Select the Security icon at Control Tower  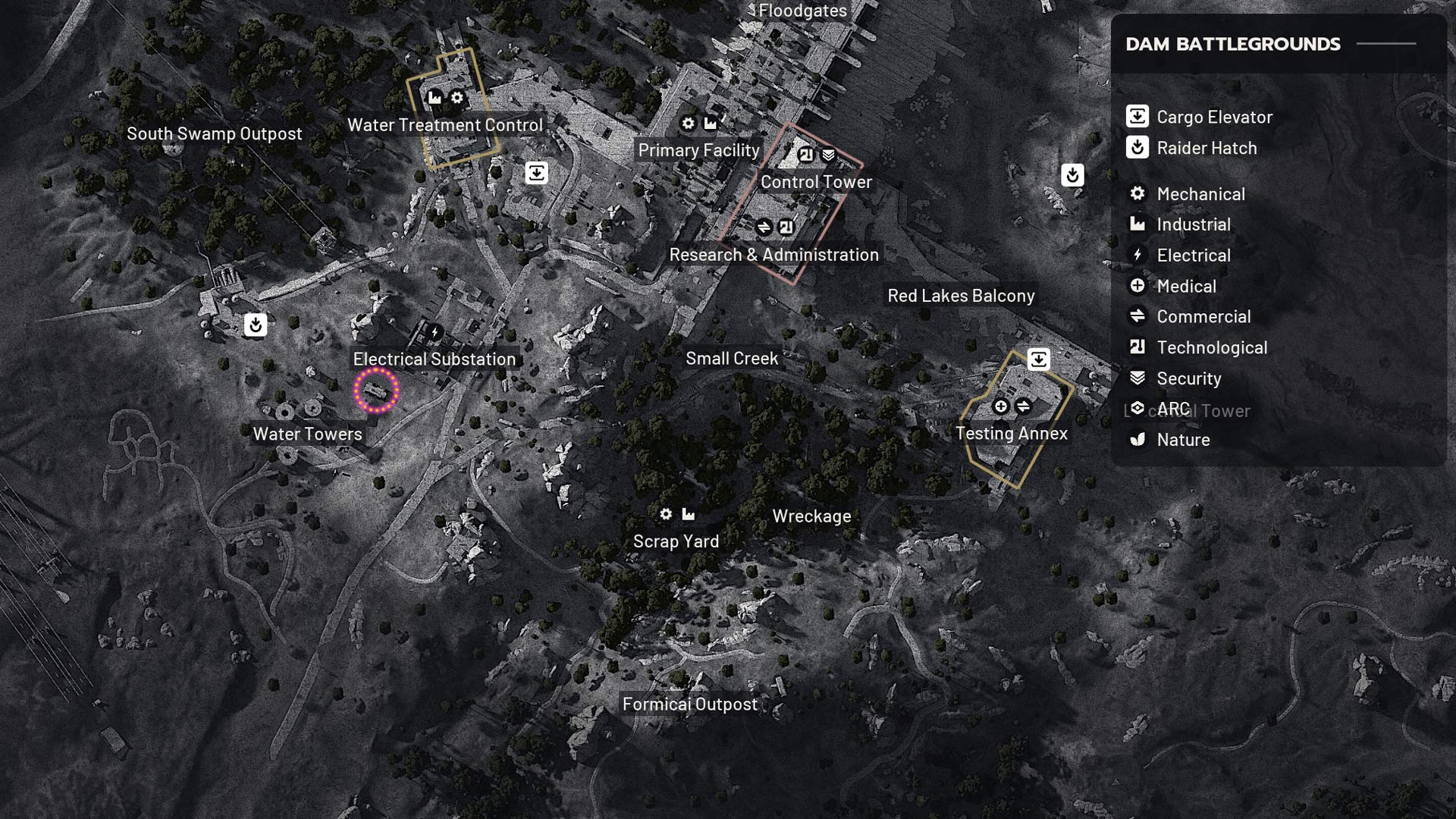(827, 153)
